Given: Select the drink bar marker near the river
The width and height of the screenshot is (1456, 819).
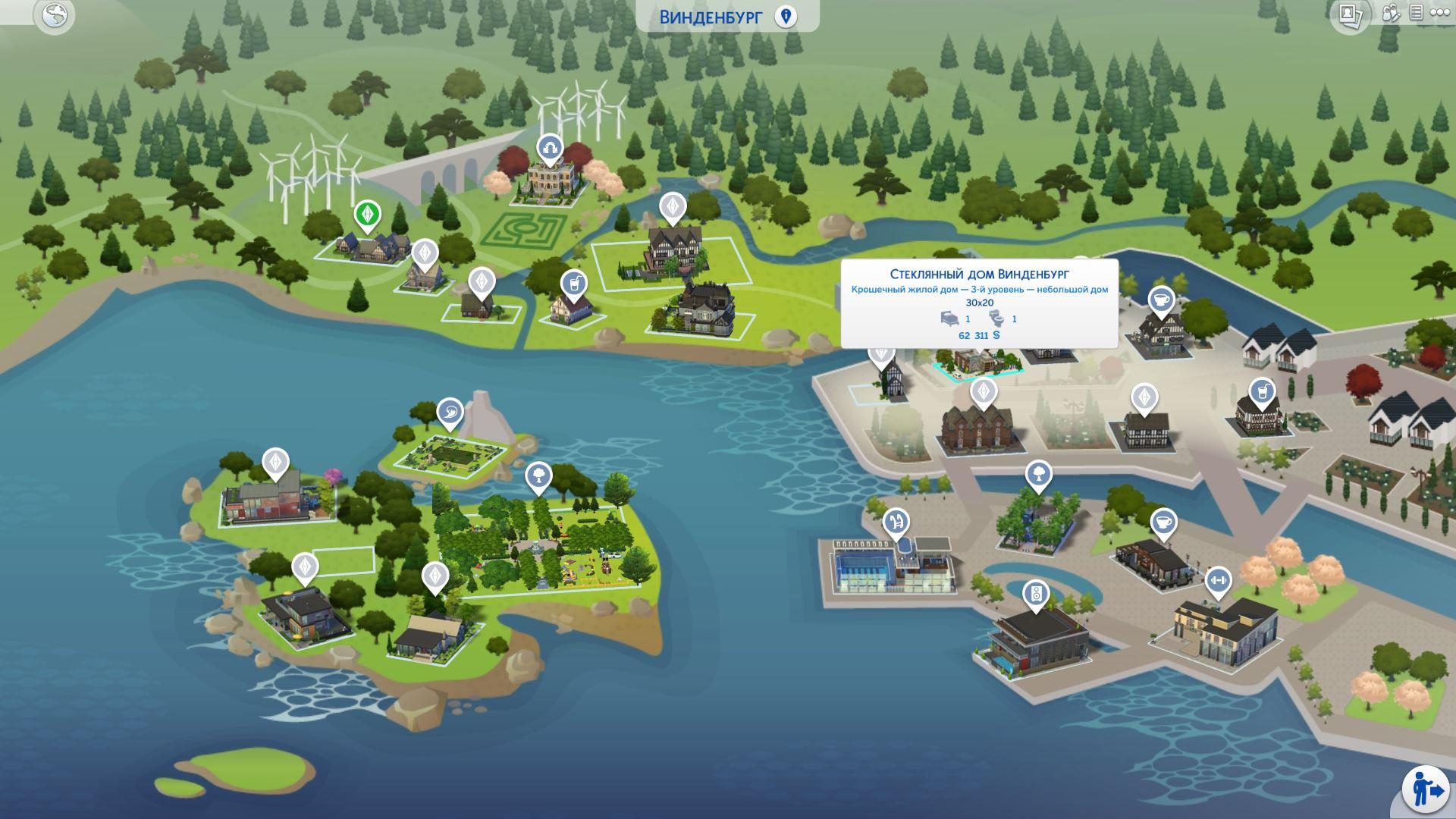Looking at the screenshot, I should (x=576, y=284).
